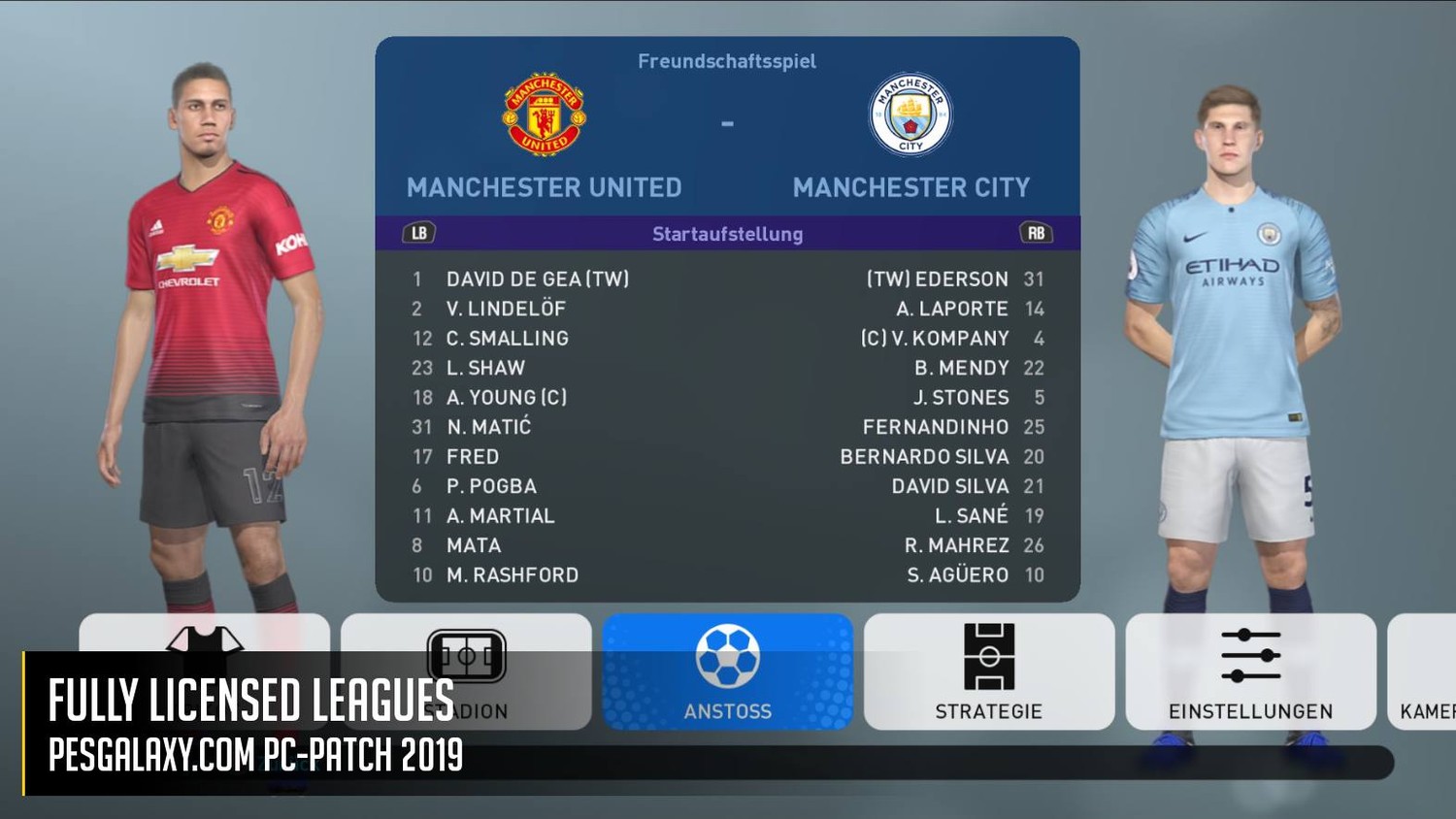The height and width of the screenshot is (819, 1456).
Task: Open the Strategie menu
Action: point(988,672)
